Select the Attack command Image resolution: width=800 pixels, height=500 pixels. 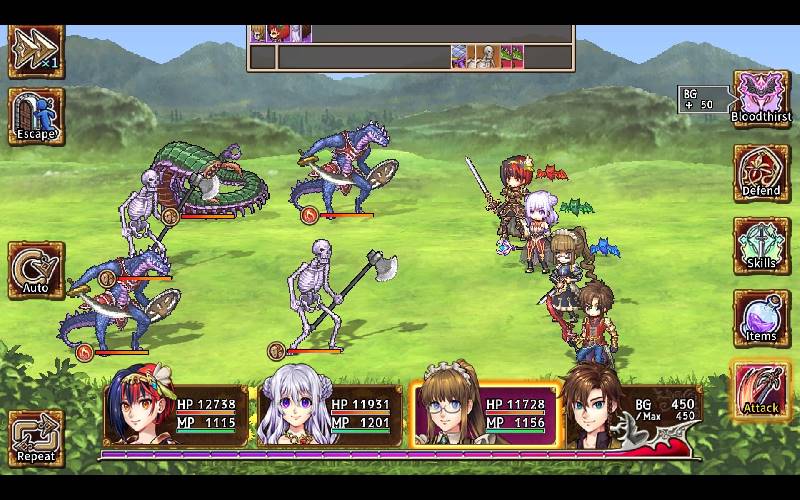click(762, 390)
